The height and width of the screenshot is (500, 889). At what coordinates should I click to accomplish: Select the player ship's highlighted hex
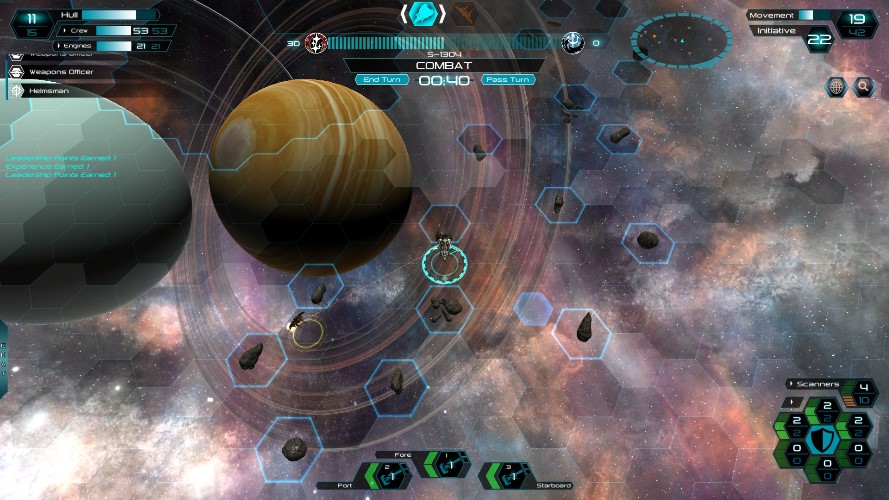pos(445,262)
